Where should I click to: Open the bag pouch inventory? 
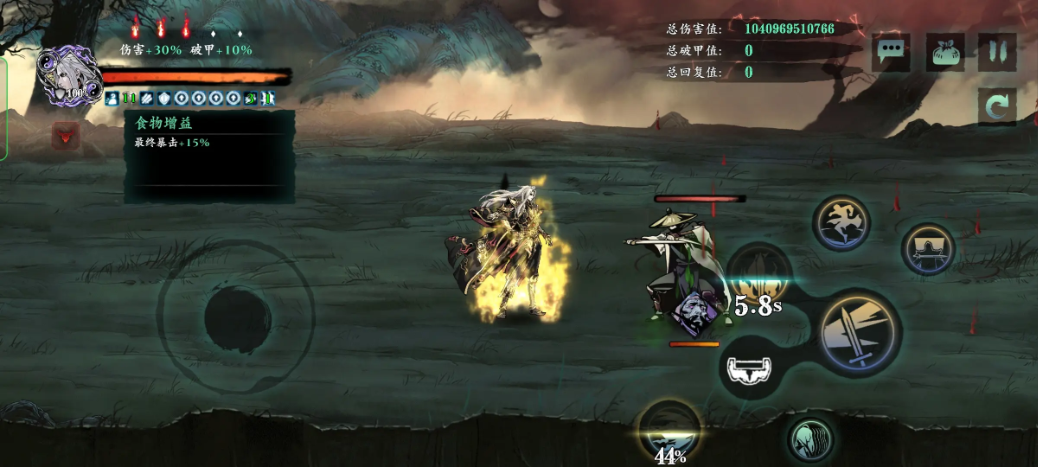click(945, 52)
